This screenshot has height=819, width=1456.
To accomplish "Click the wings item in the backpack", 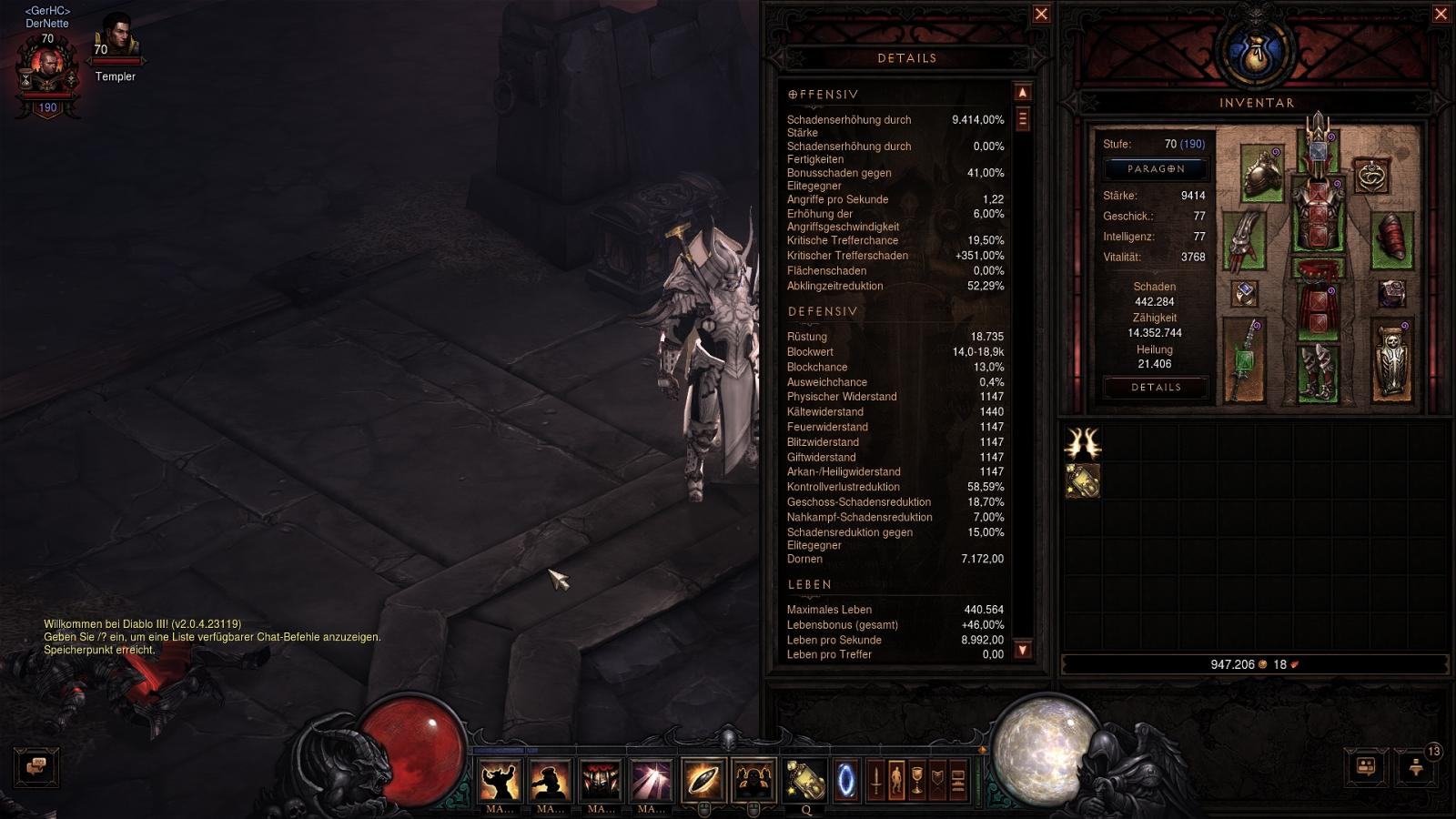I will tap(1082, 443).
